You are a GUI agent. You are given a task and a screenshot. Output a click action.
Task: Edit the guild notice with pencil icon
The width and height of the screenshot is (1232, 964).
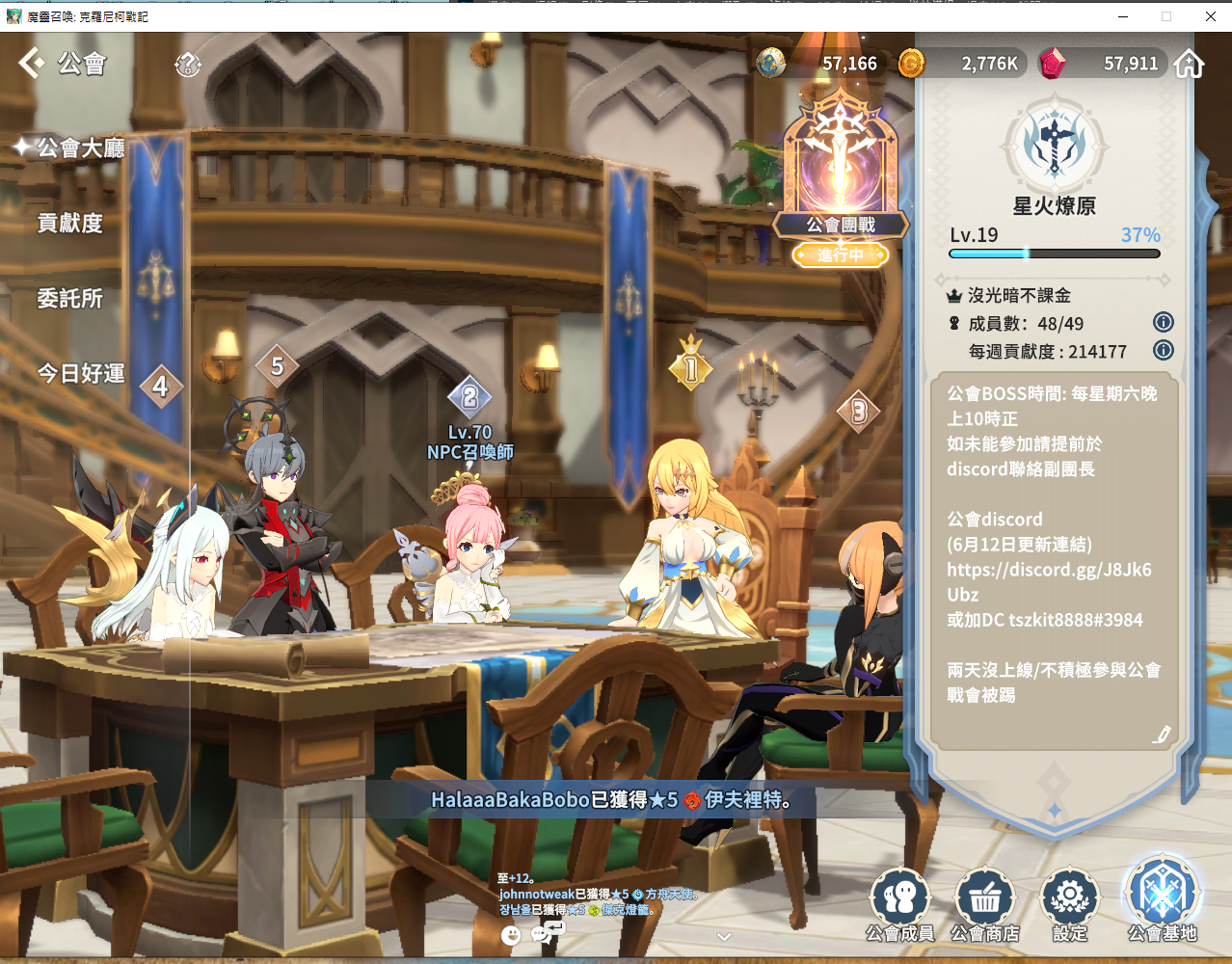point(1162,736)
